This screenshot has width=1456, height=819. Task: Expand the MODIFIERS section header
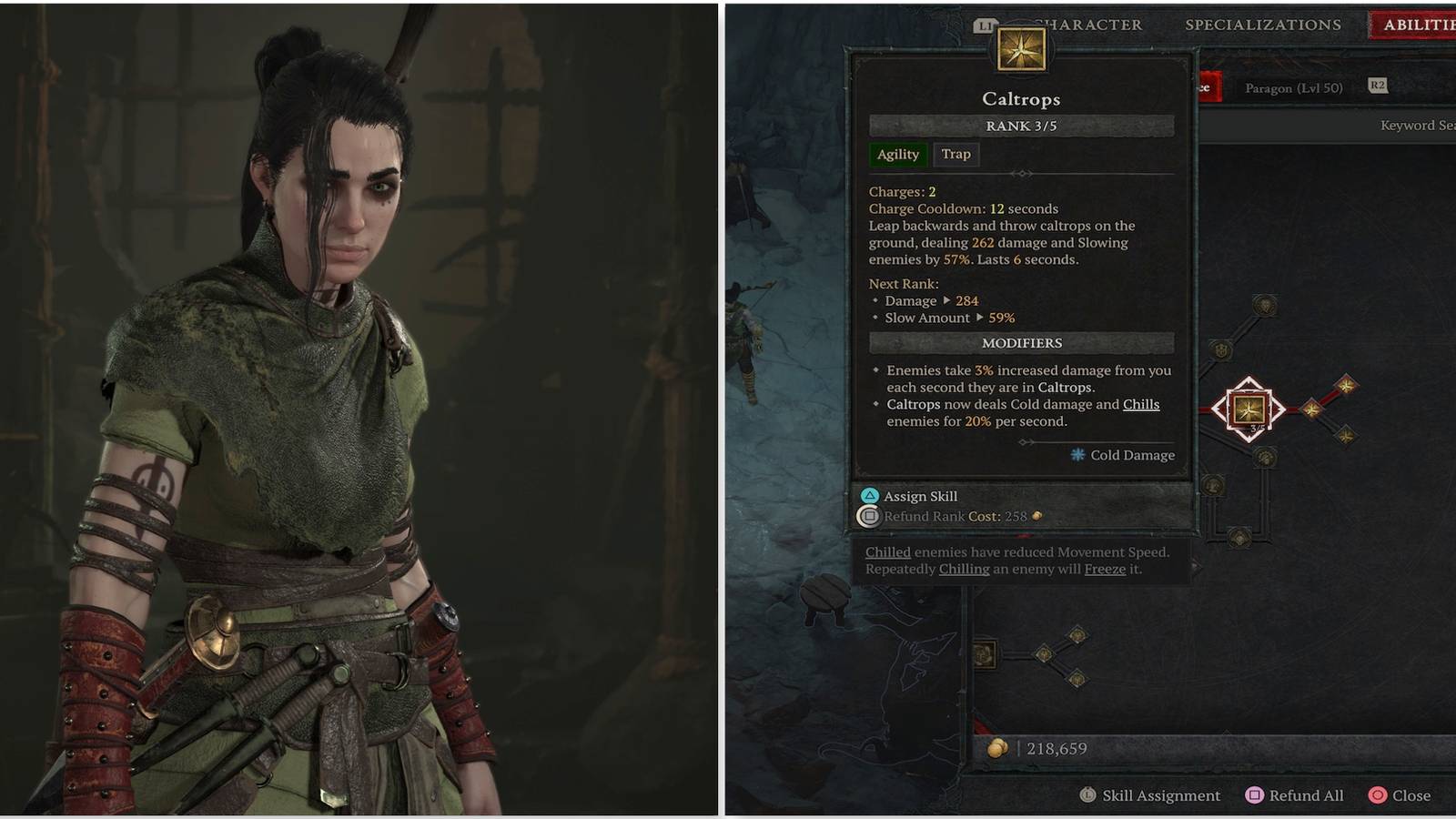pyautogui.click(x=1021, y=343)
